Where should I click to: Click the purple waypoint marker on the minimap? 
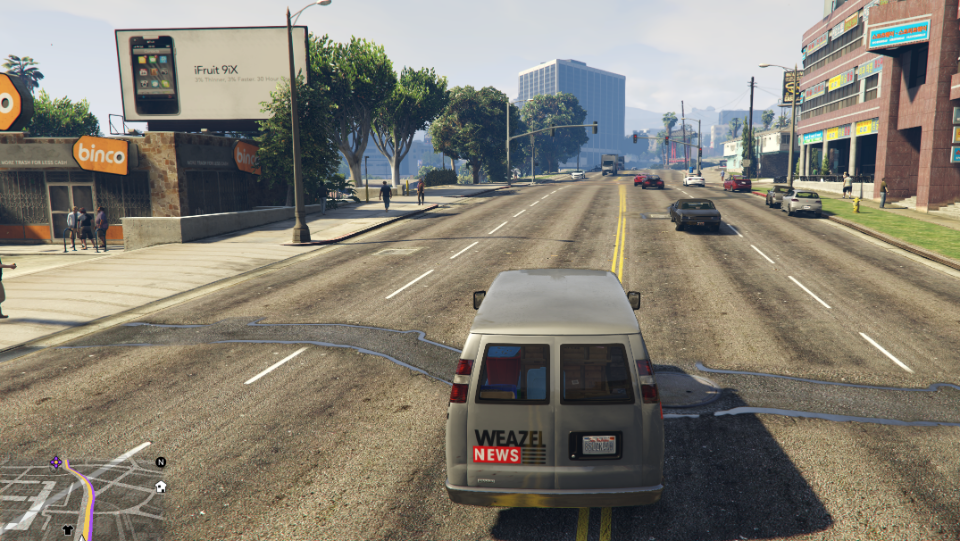click(56, 462)
